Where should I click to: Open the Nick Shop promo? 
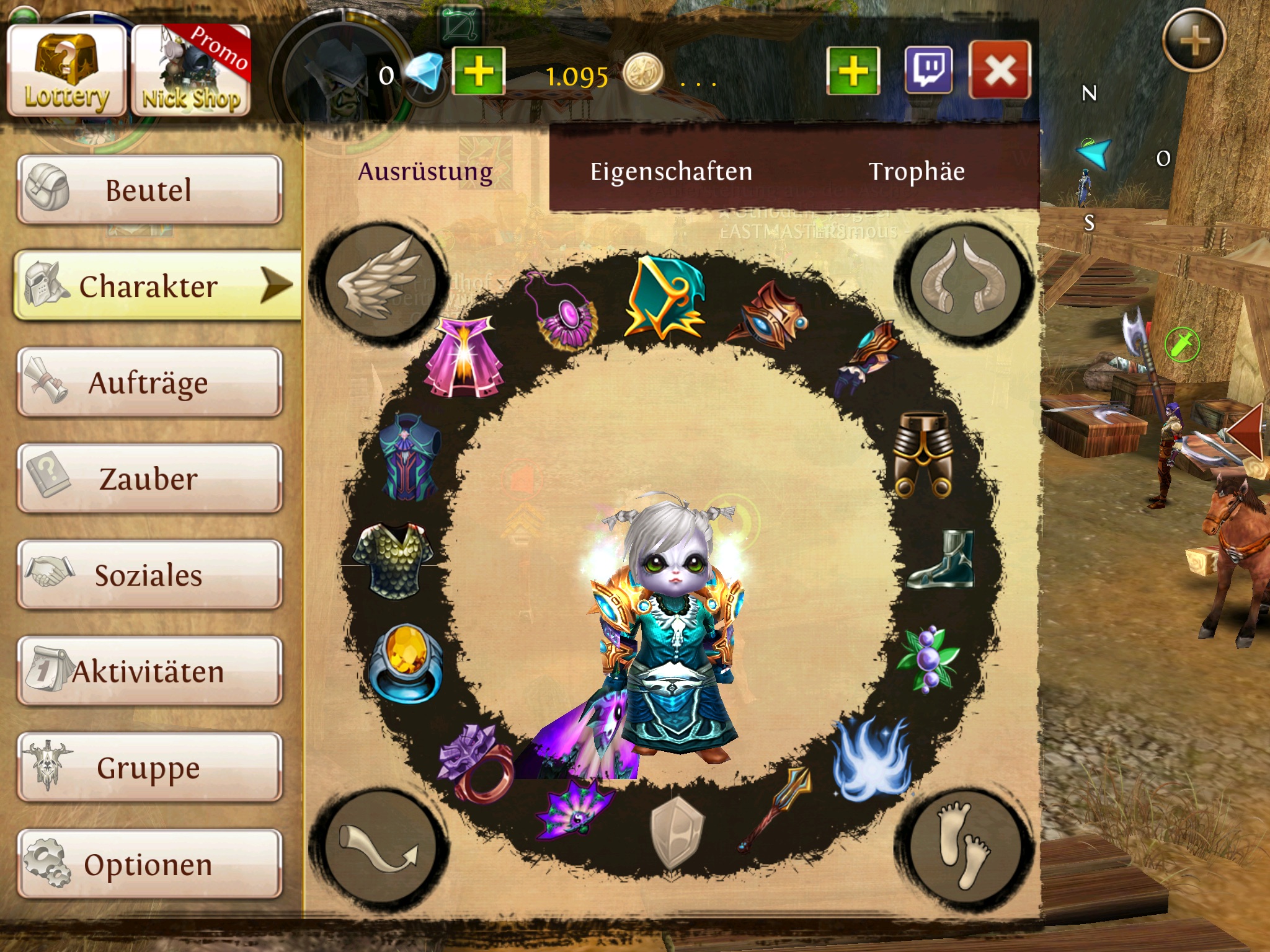point(192,71)
